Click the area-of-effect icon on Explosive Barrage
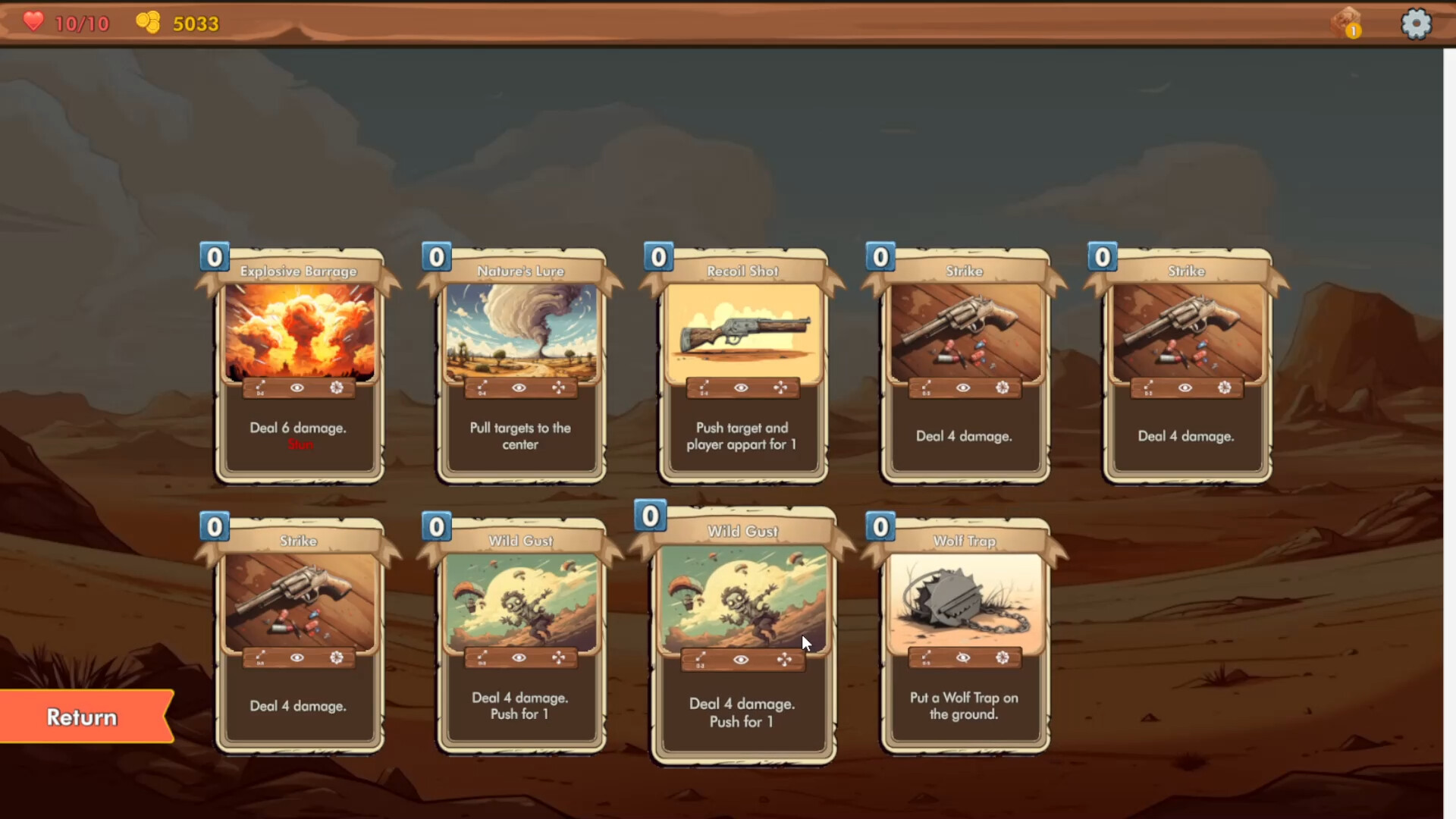Screen dimensions: 1456x819 (335, 388)
